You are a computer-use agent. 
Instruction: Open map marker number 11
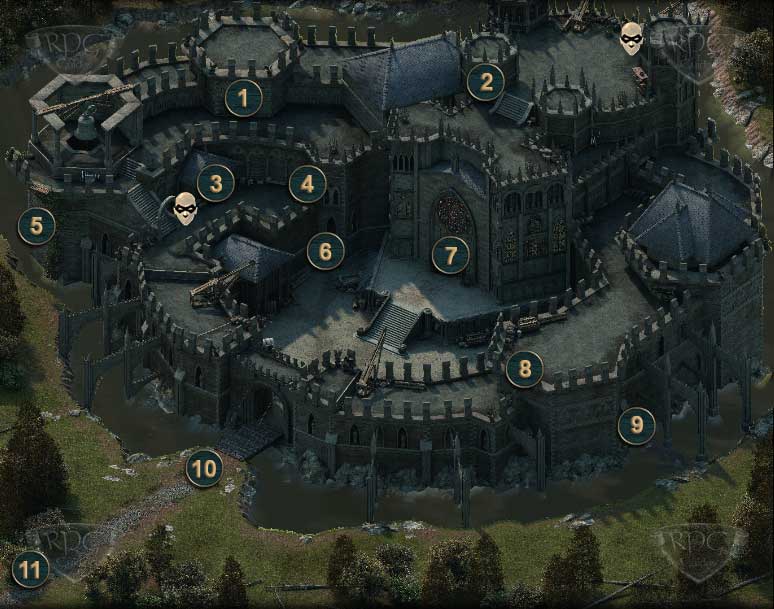coord(31,570)
